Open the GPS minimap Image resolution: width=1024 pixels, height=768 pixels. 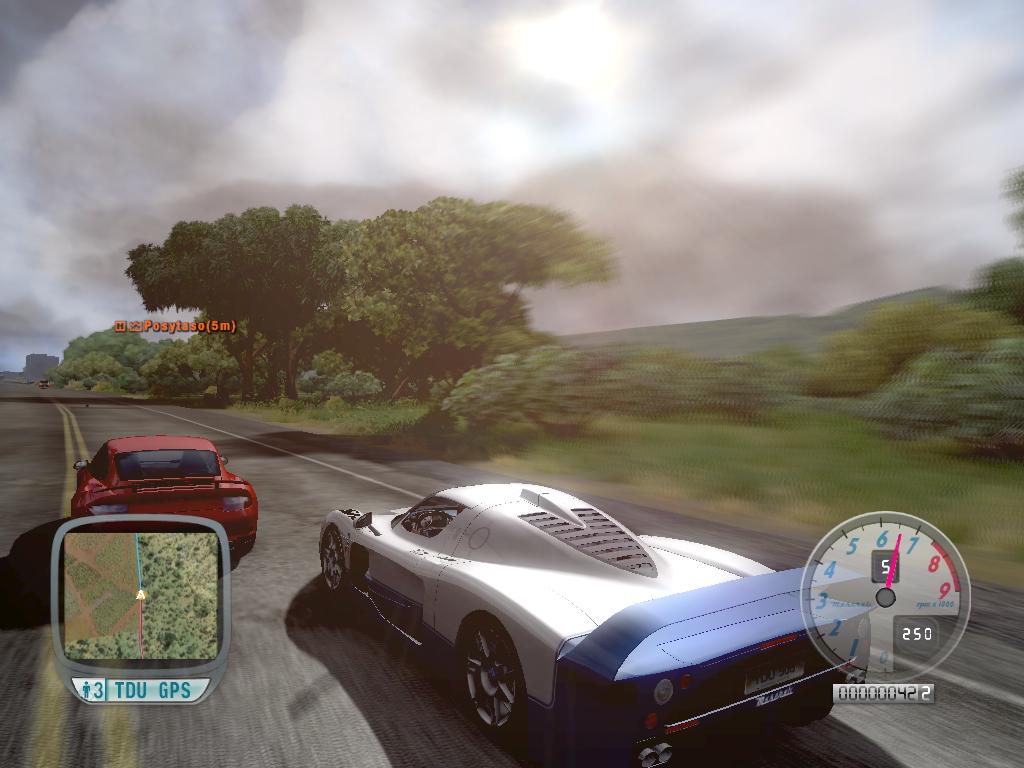tap(140, 596)
